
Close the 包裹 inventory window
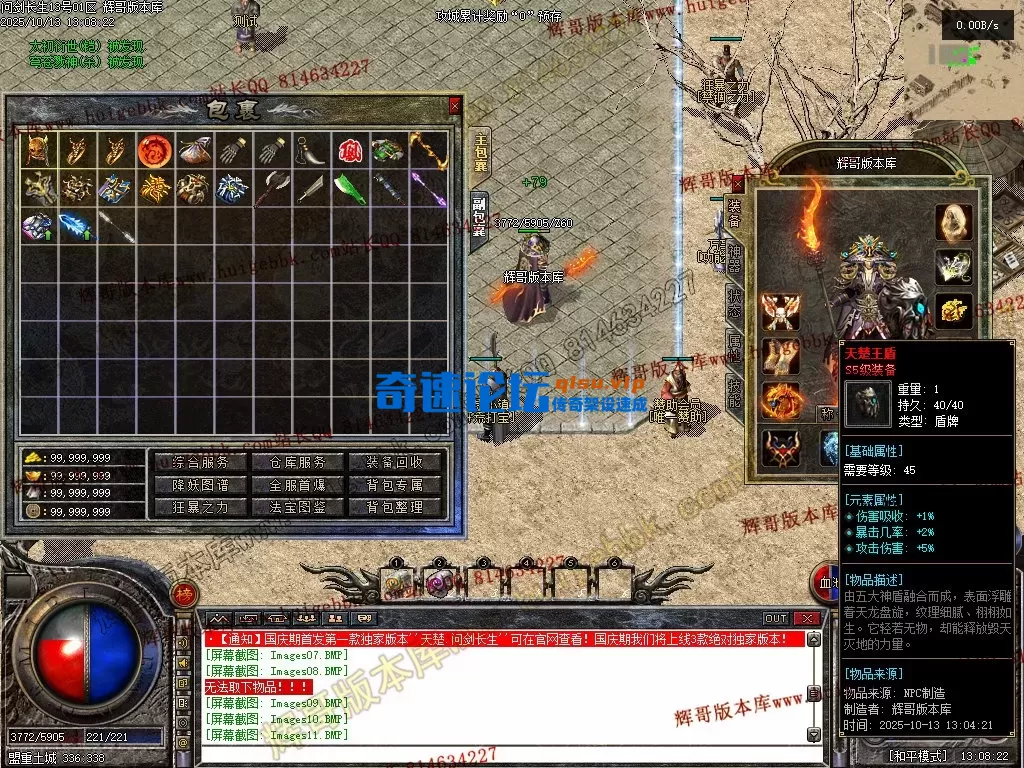click(455, 105)
